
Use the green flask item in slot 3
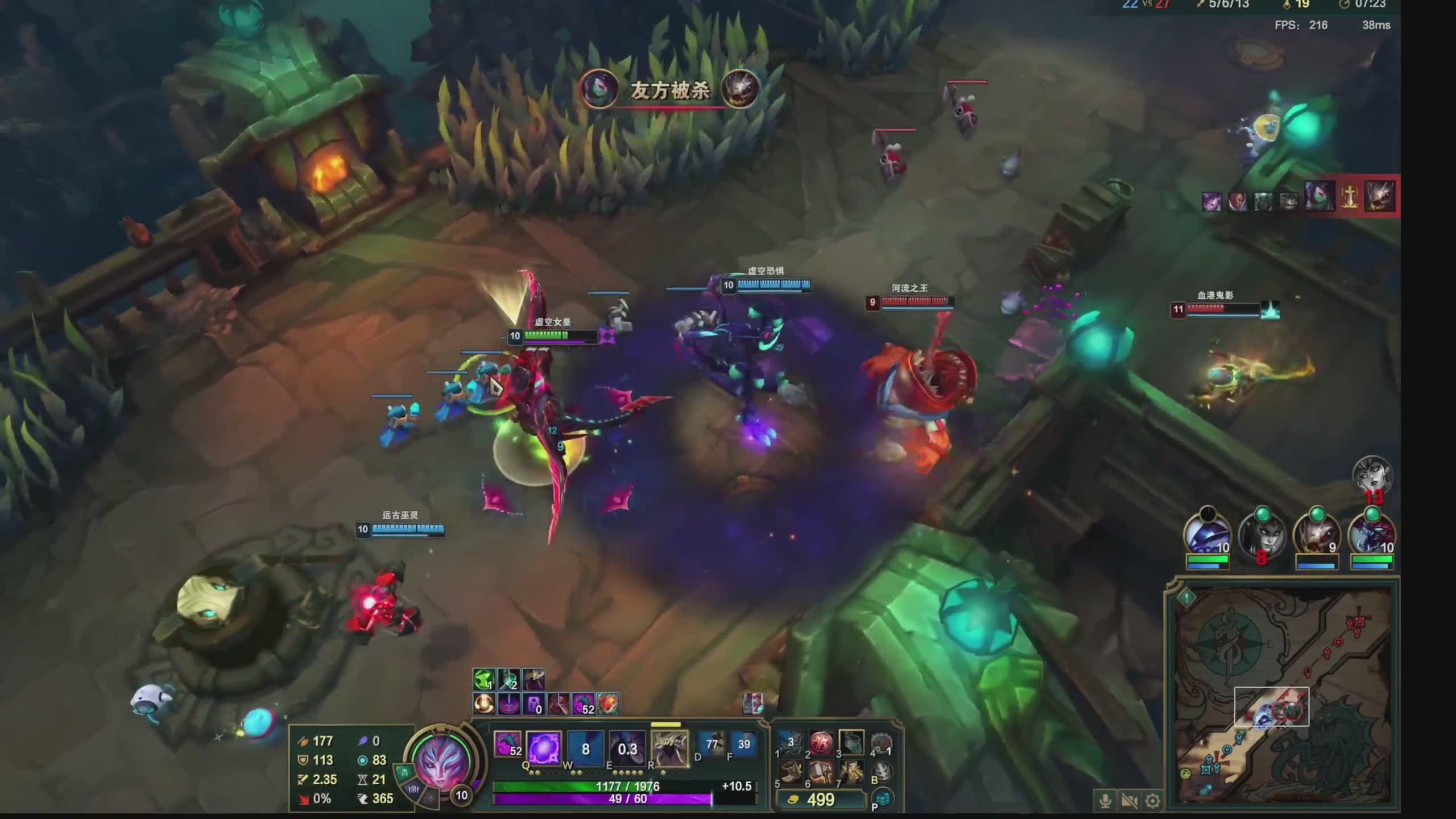851,742
